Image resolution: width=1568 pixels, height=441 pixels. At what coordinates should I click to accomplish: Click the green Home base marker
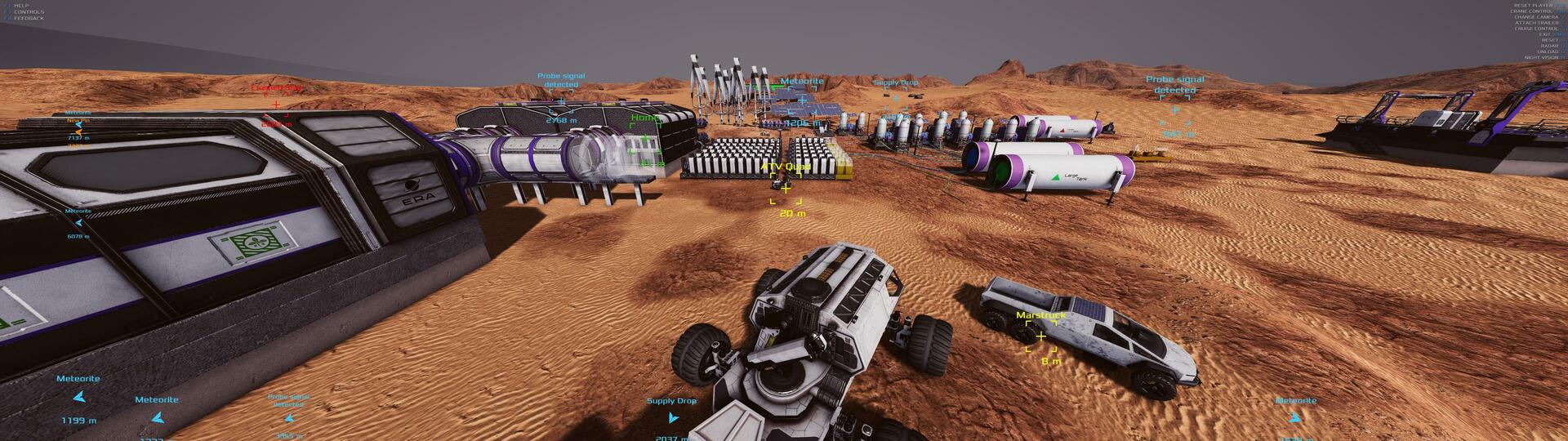pyautogui.click(x=646, y=140)
